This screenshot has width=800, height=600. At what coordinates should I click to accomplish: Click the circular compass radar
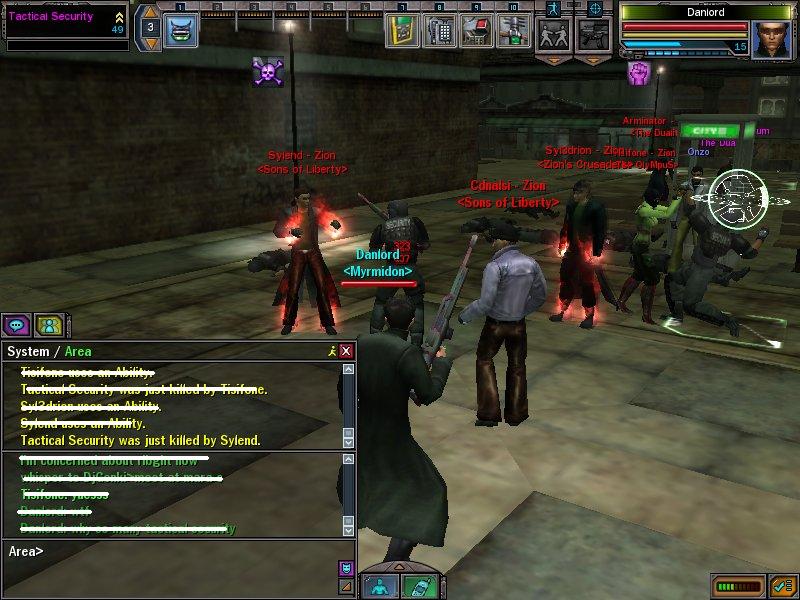tap(737, 198)
